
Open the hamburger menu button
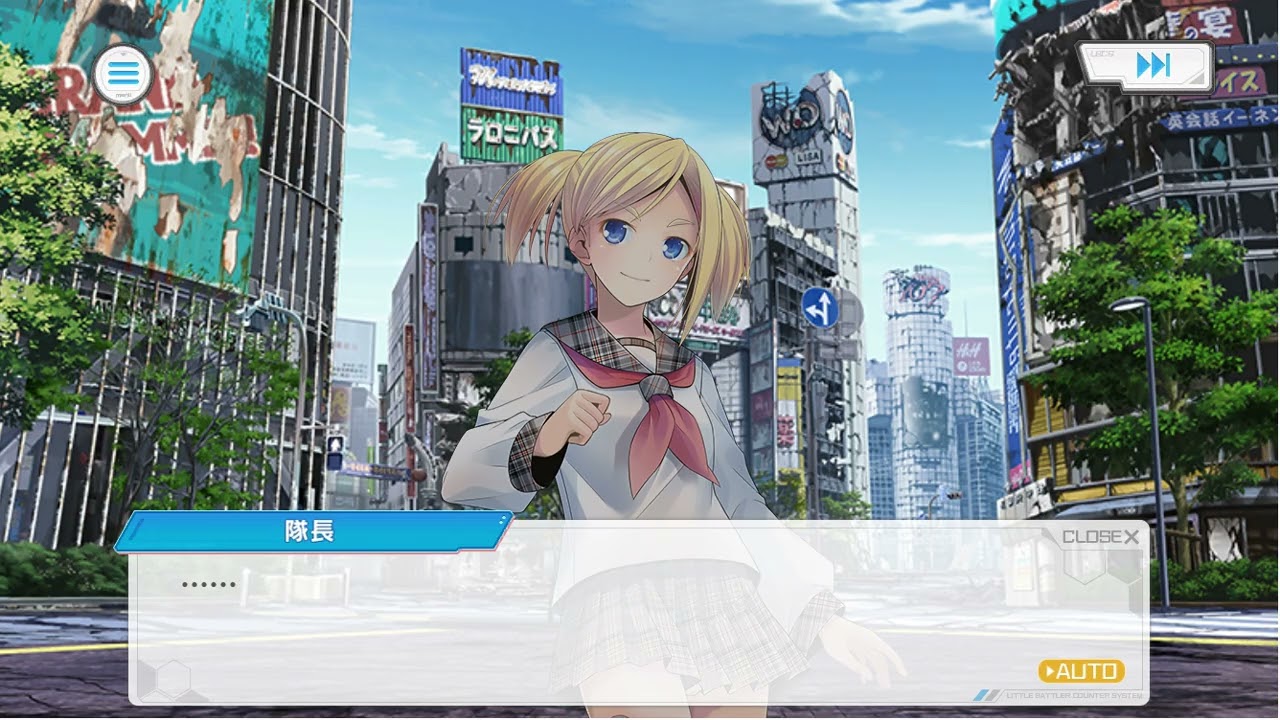pos(123,73)
